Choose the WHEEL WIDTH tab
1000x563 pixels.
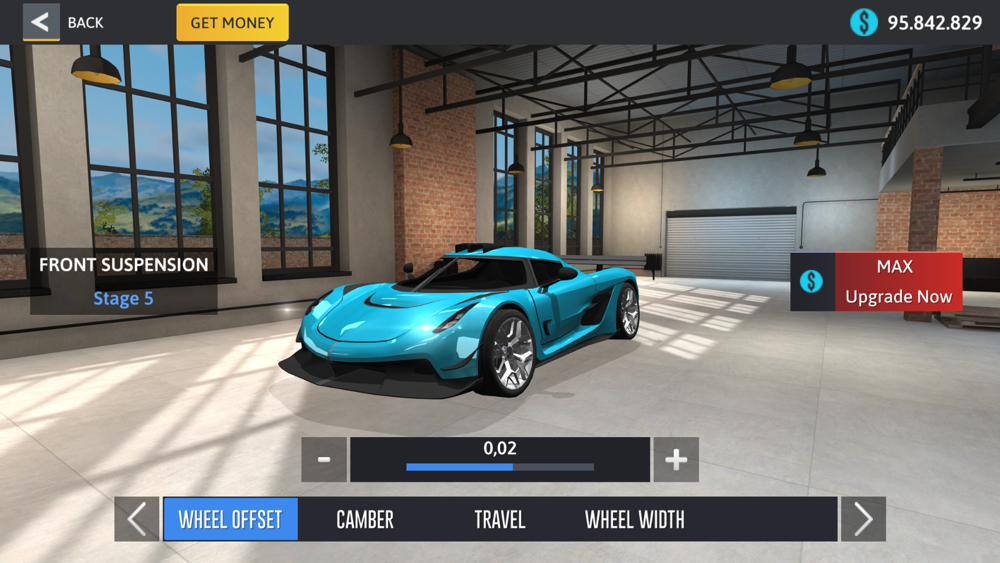[635, 520]
